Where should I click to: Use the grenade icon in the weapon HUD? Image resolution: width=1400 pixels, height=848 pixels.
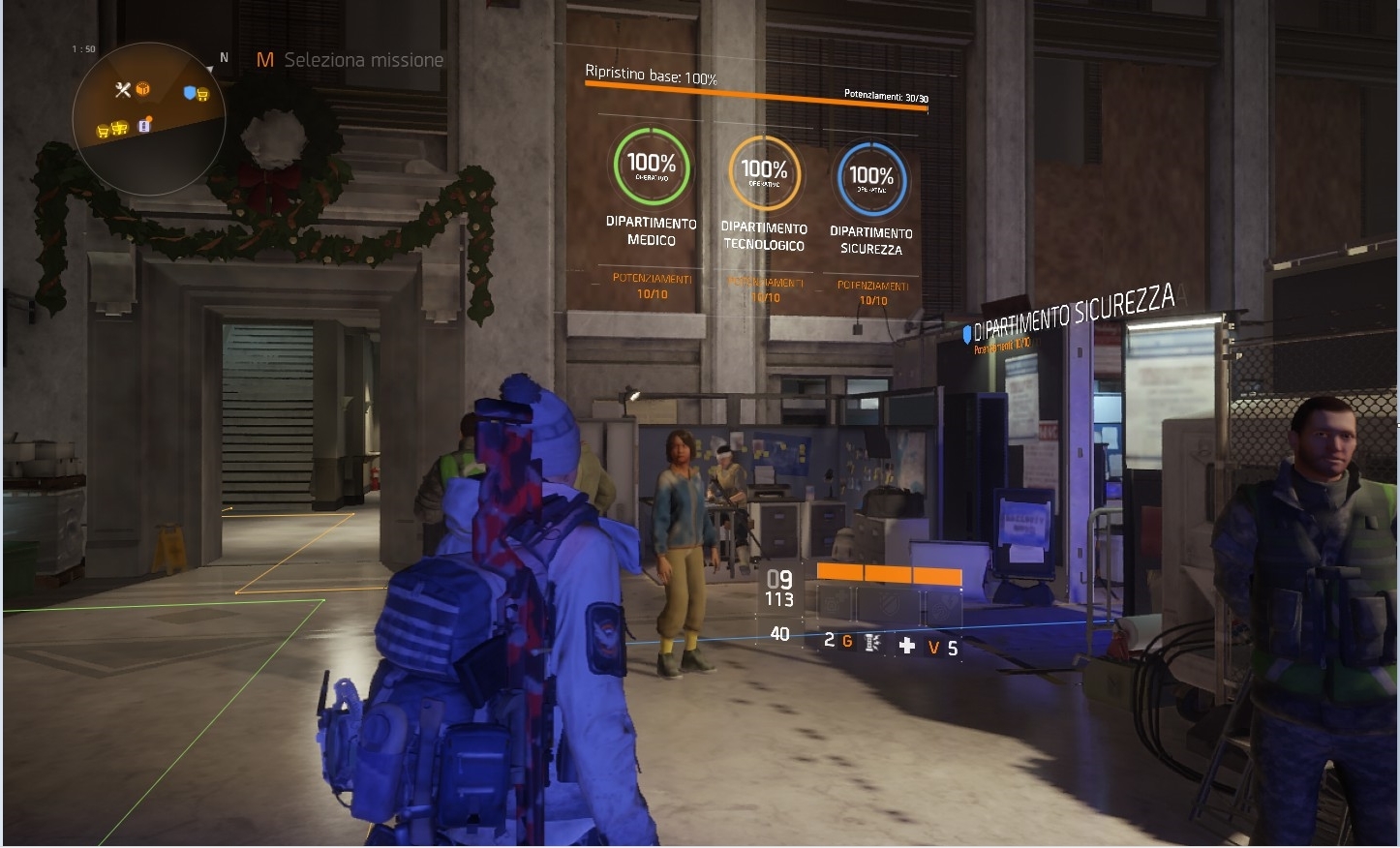[x=872, y=643]
